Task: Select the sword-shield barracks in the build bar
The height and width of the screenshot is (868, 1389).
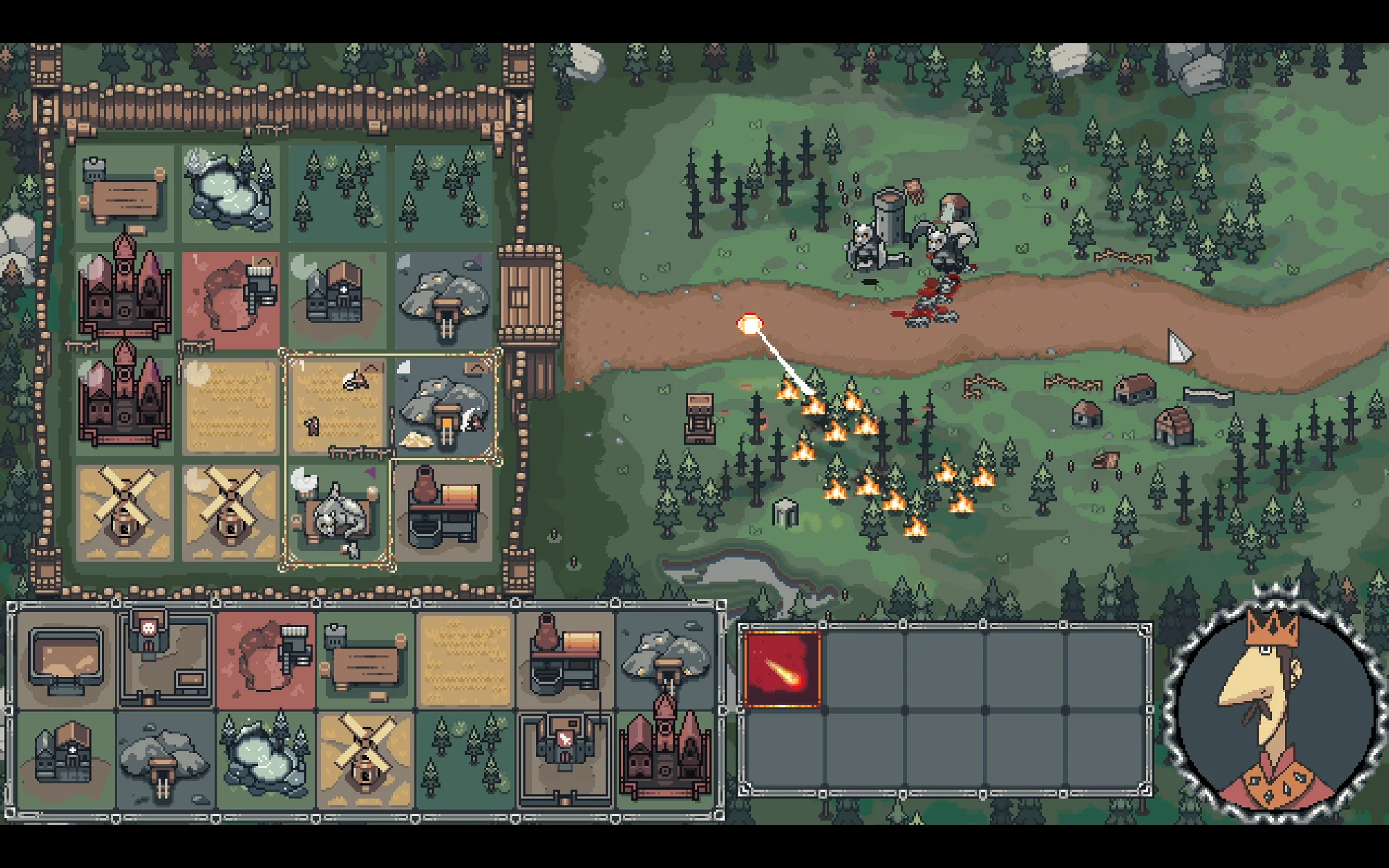Action: point(566,758)
